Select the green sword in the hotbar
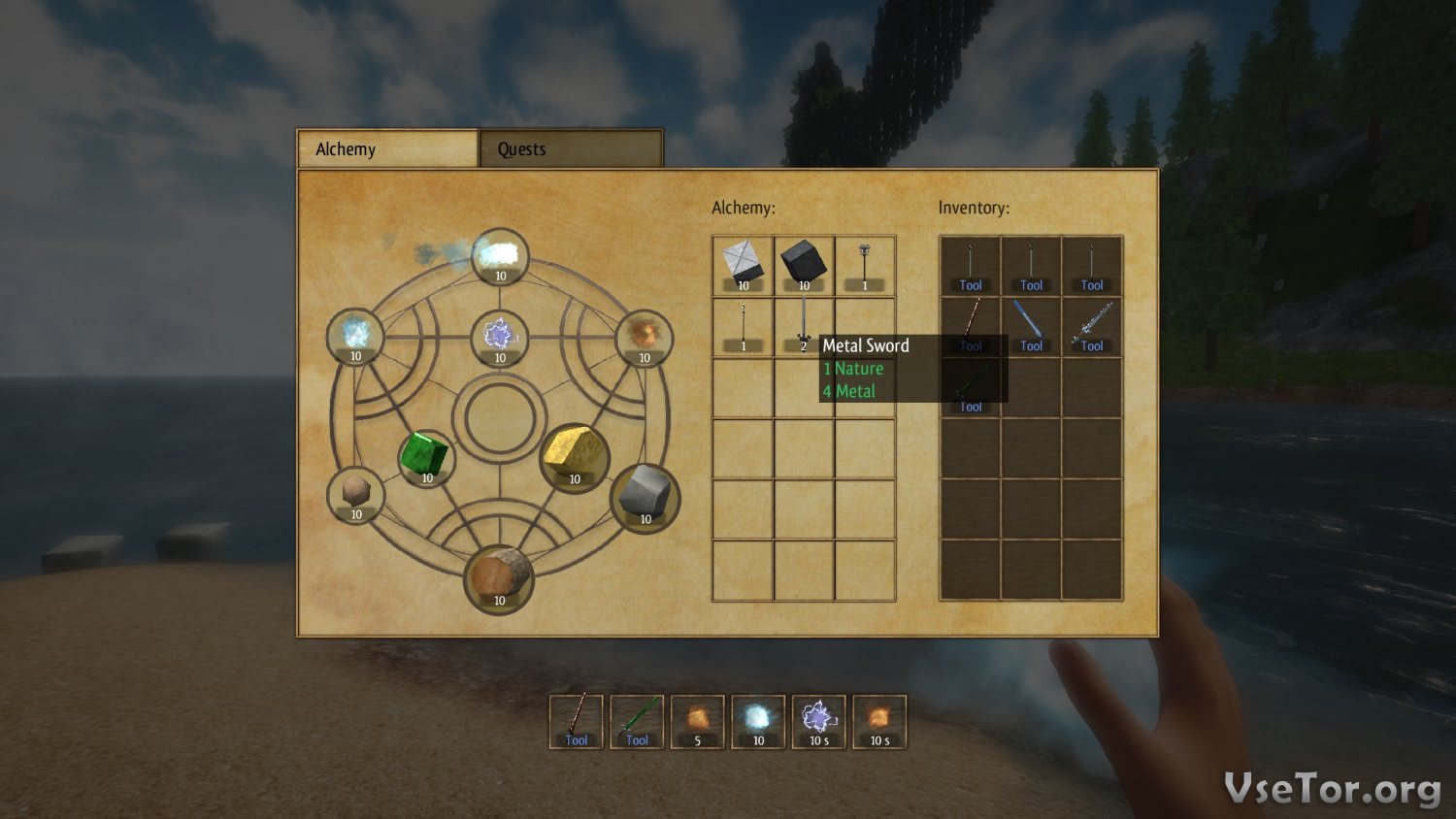Screen dimensions: 1456x819 (x=637, y=722)
